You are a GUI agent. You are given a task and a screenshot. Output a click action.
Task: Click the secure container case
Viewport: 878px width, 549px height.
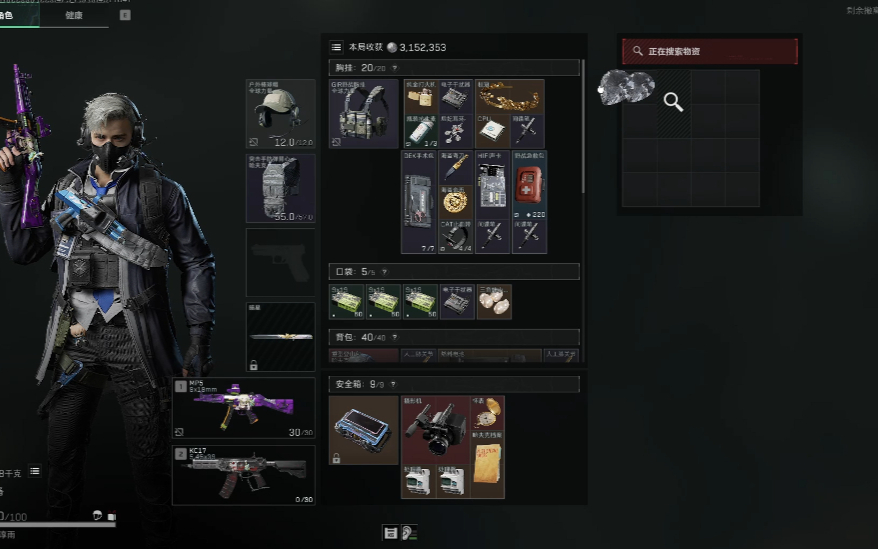363,430
